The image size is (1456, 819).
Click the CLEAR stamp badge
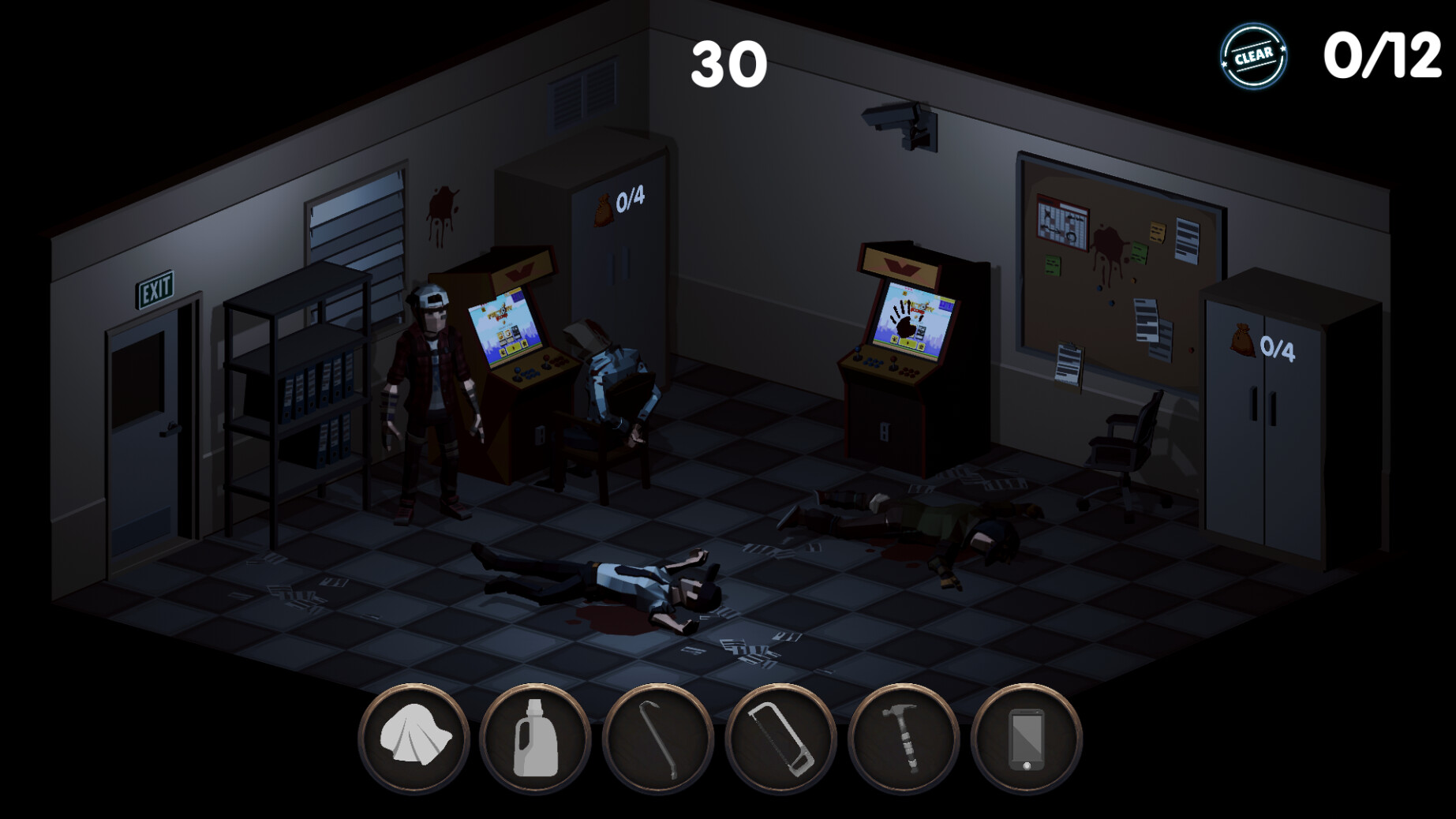point(1256,55)
